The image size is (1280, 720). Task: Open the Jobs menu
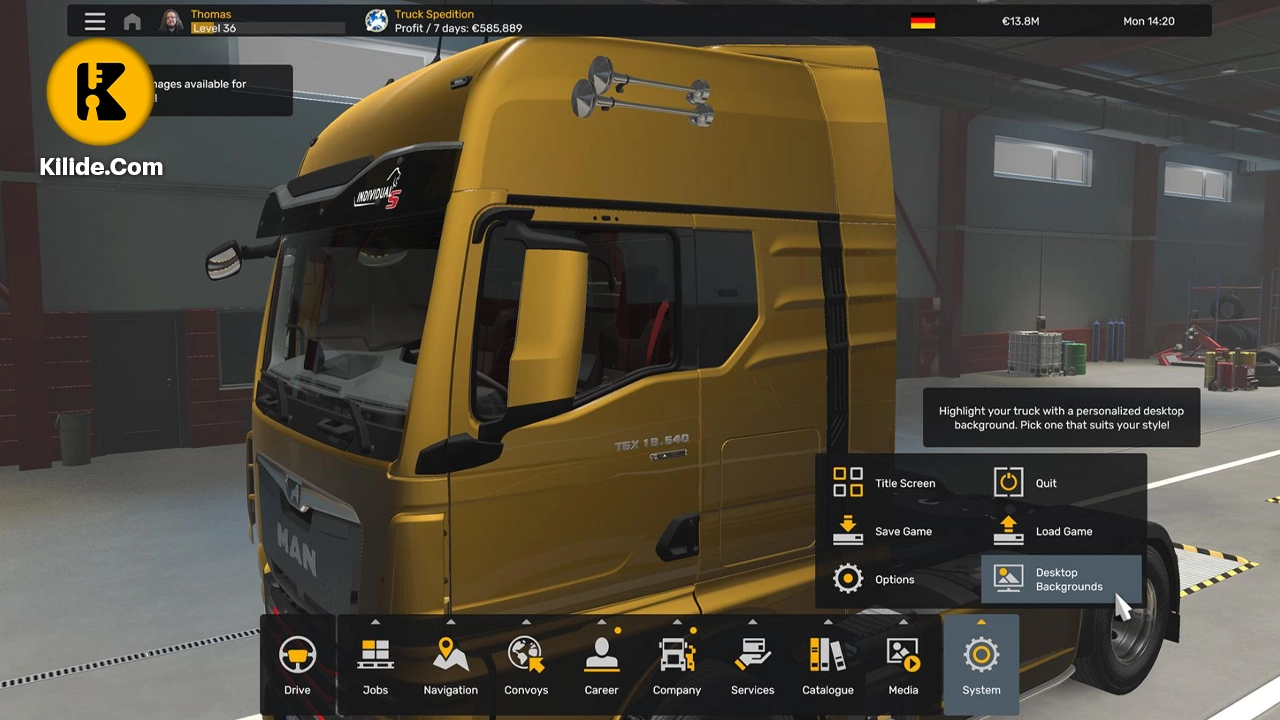(375, 665)
